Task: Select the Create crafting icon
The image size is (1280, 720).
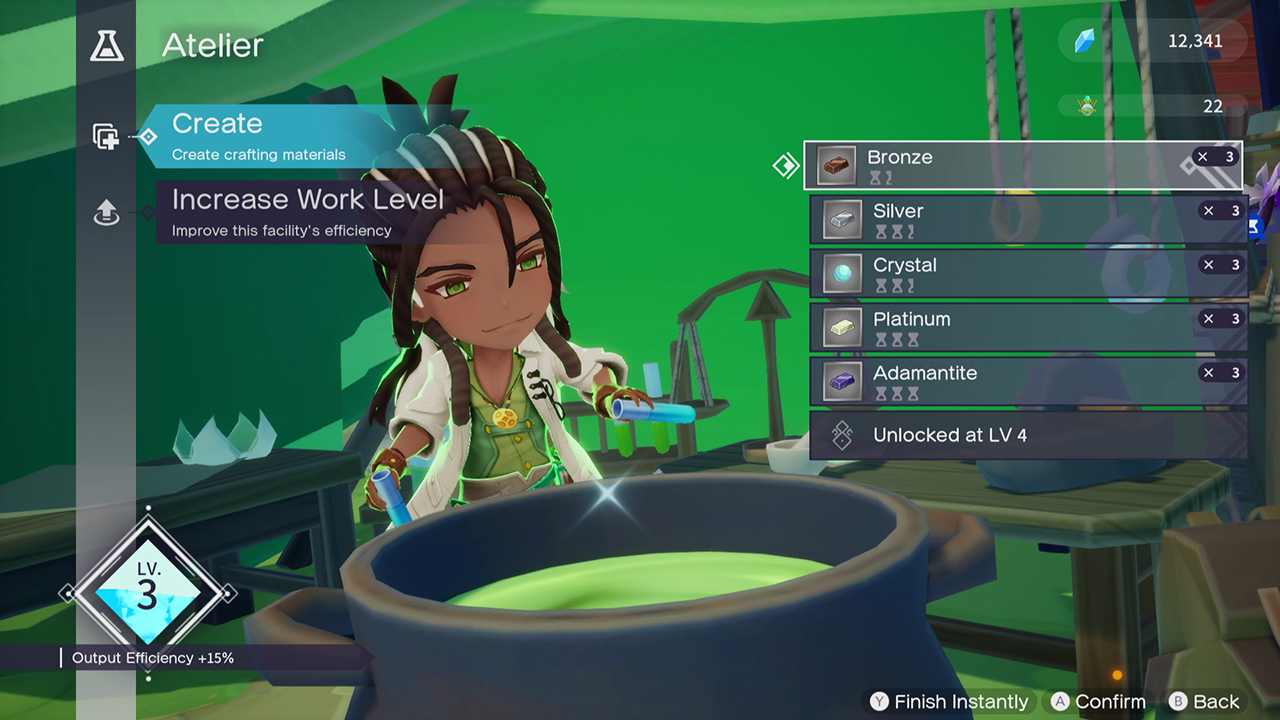Action: pos(106,136)
